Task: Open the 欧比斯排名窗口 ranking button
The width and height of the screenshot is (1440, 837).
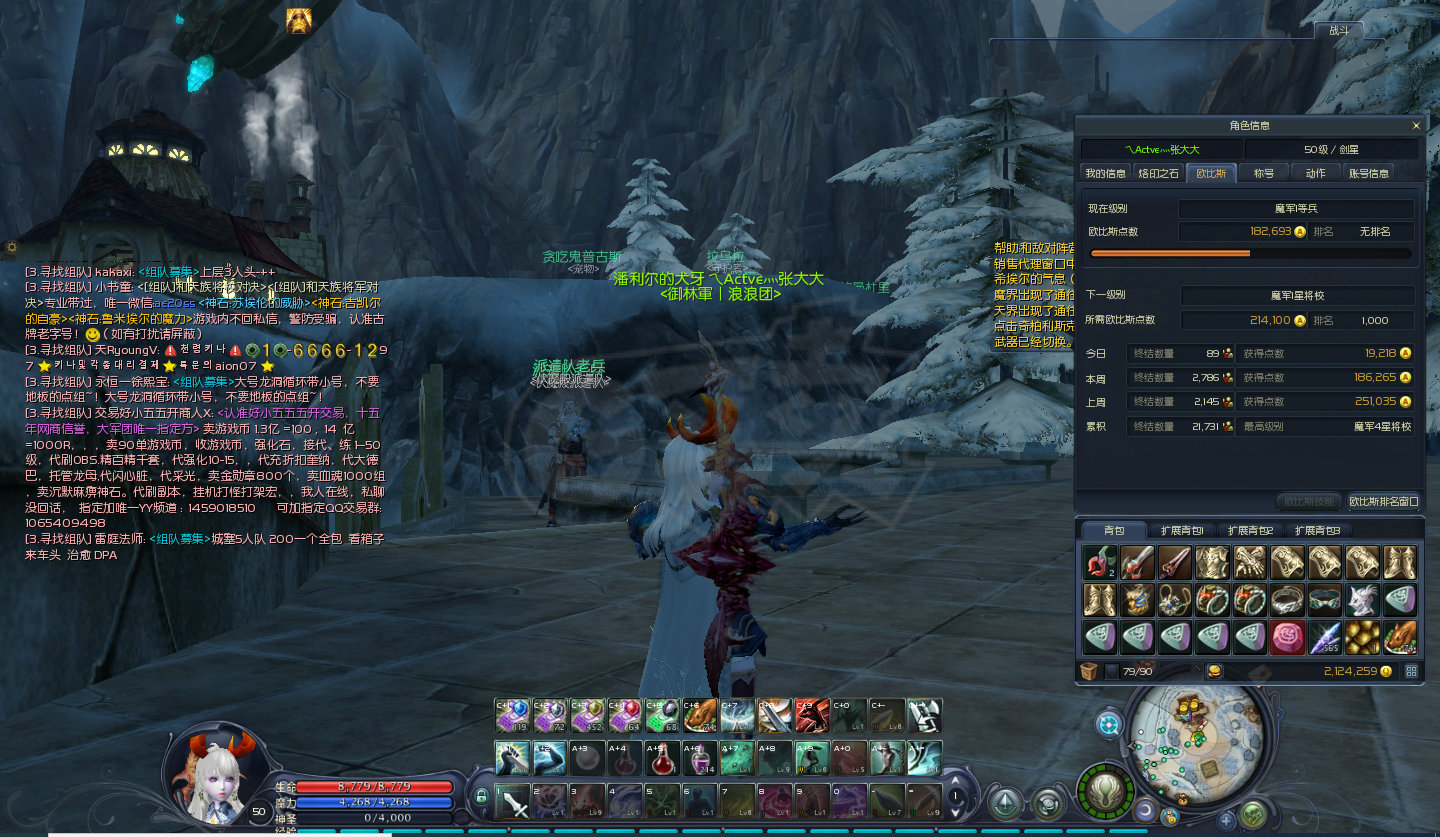Action: pos(1383,501)
